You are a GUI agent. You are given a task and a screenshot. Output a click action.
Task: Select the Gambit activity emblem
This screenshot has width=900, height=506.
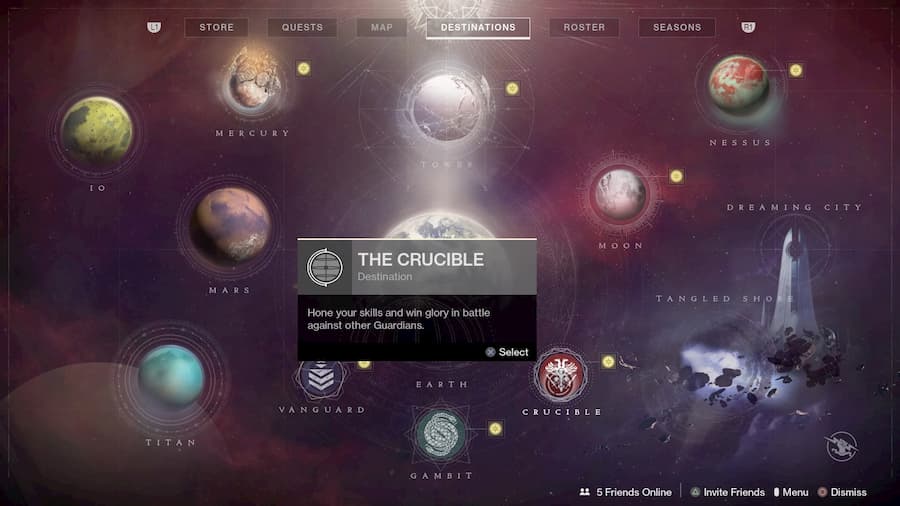[x=440, y=433]
